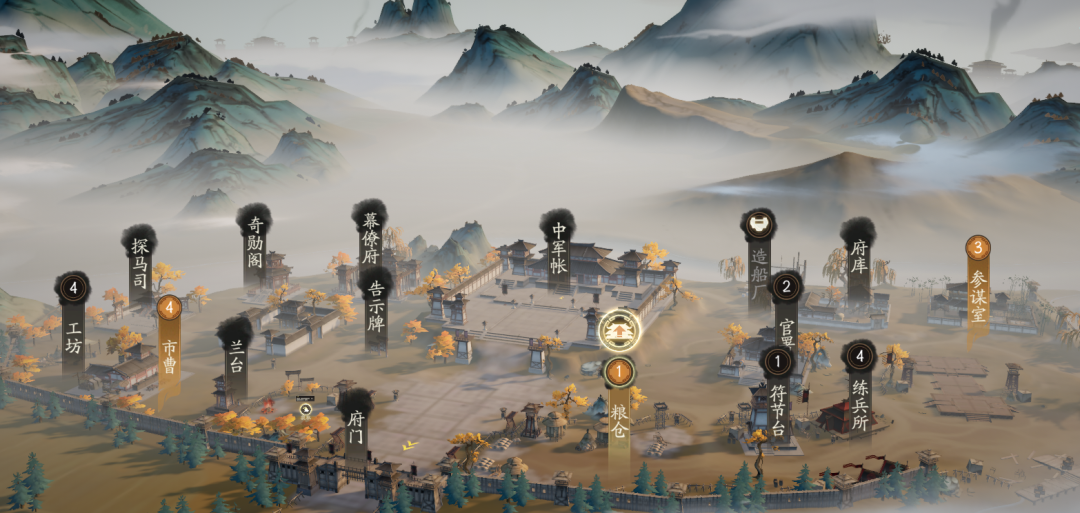
Task: Select the 幕僚府 building label
Action: coord(369,237)
